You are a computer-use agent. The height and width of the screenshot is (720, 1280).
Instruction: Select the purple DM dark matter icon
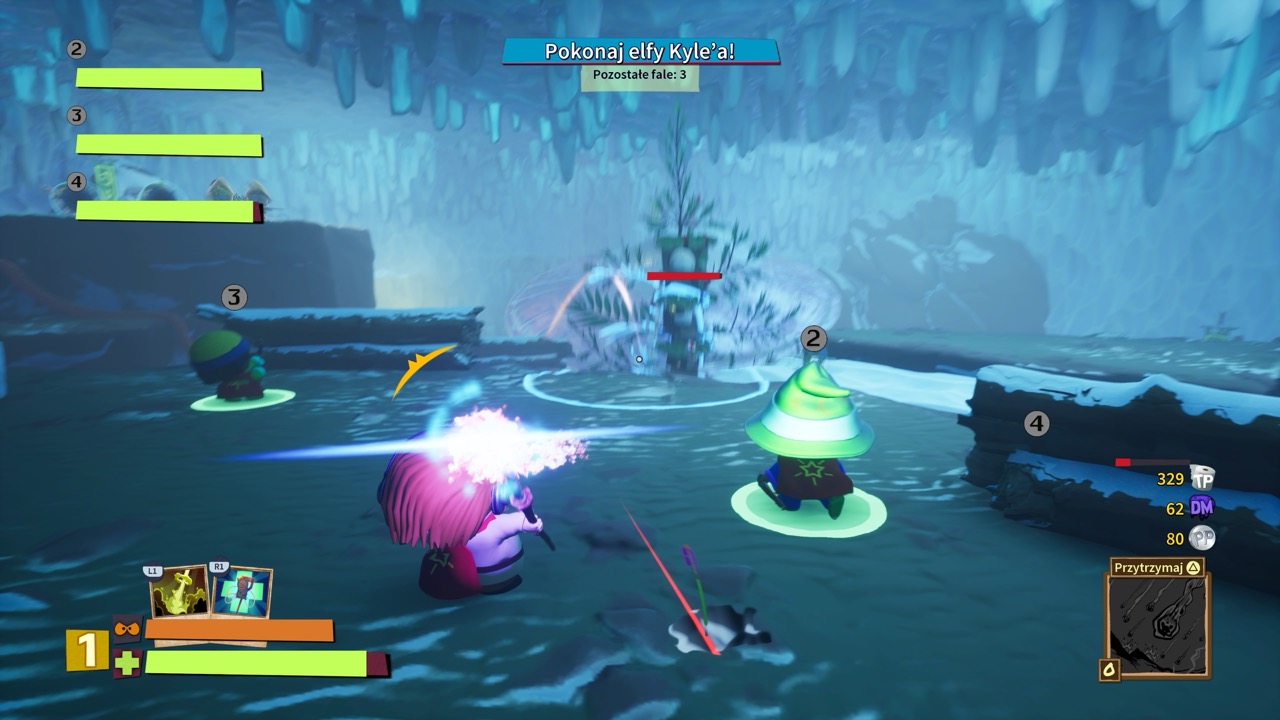point(1202,509)
